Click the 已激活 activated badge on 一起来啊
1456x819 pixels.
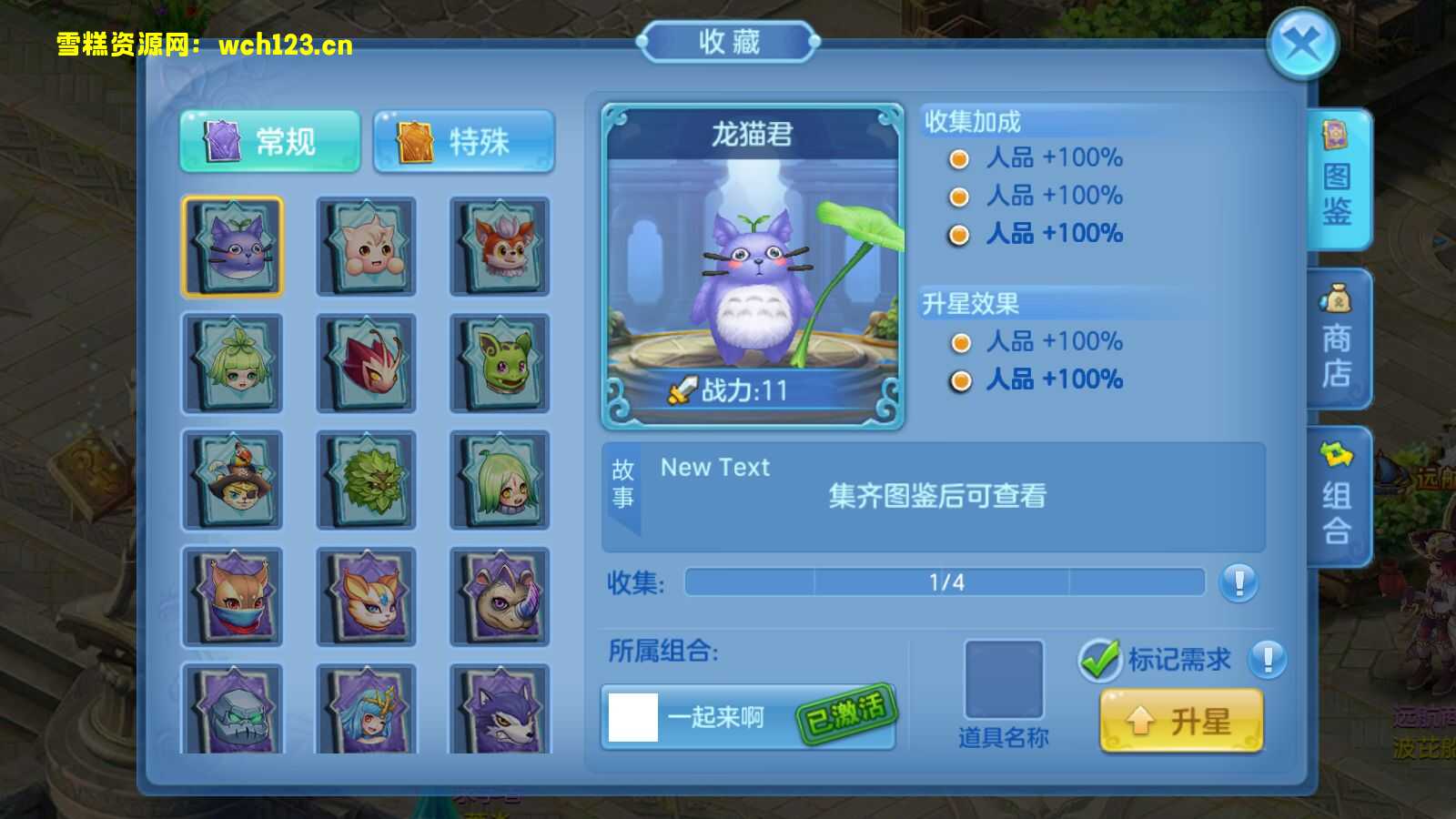pyautogui.click(x=847, y=718)
